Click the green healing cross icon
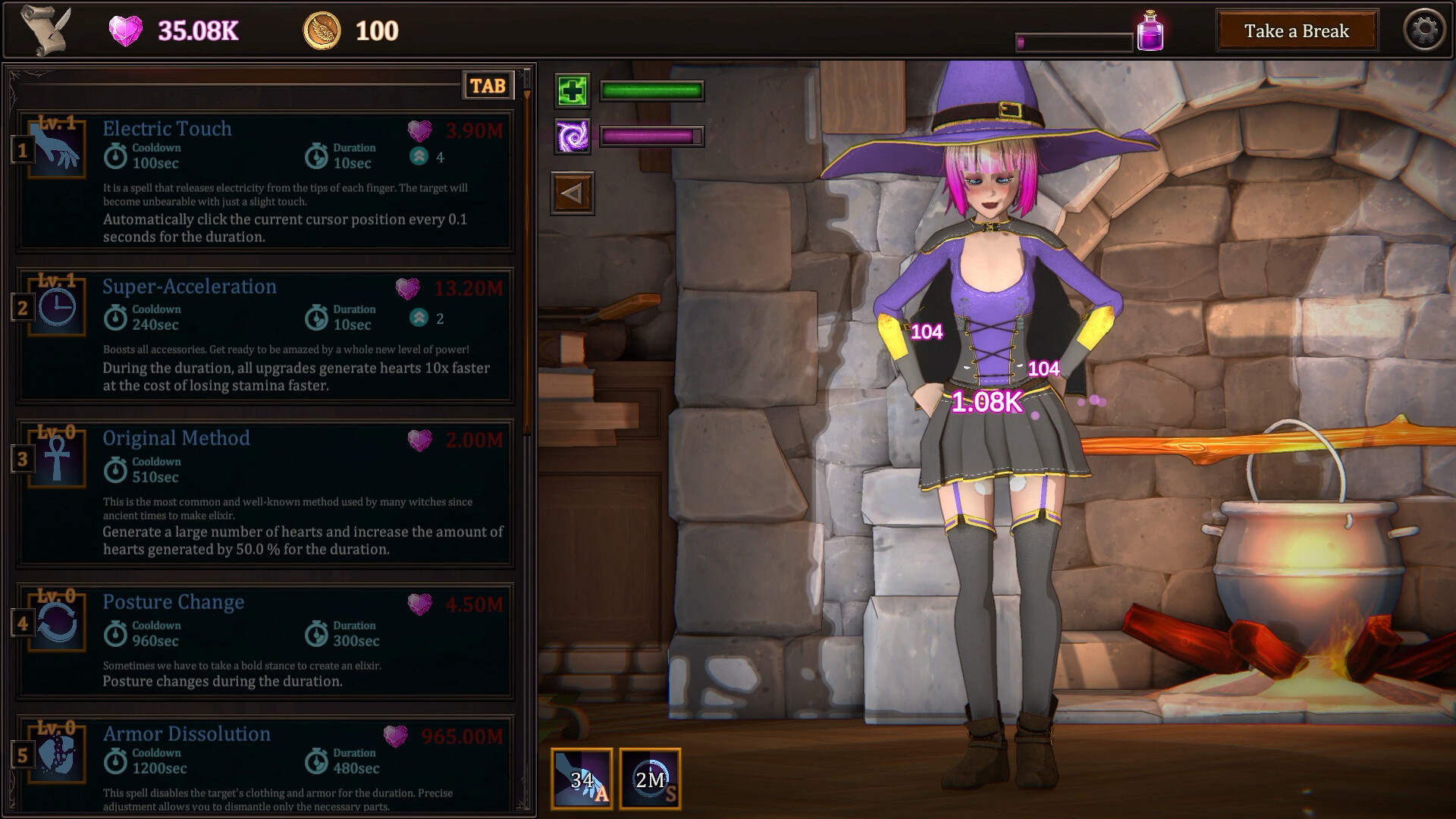Viewport: 1456px width, 819px height. [x=573, y=92]
